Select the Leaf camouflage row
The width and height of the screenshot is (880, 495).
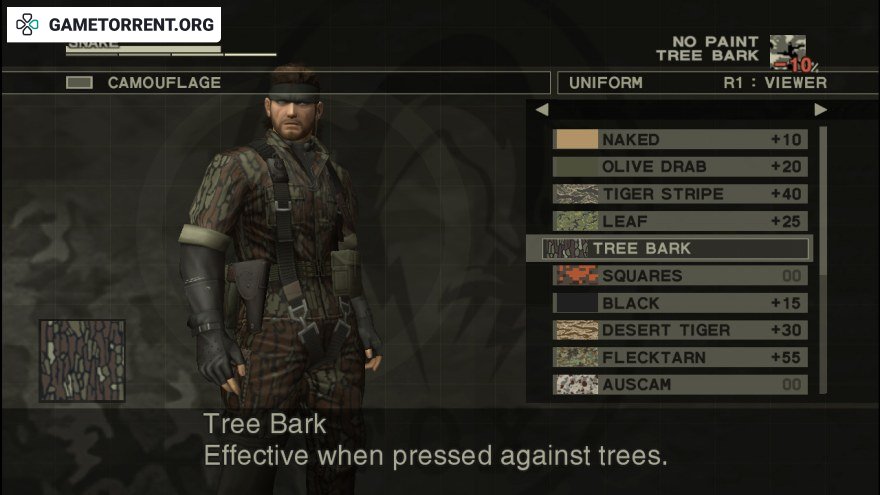click(680, 221)
